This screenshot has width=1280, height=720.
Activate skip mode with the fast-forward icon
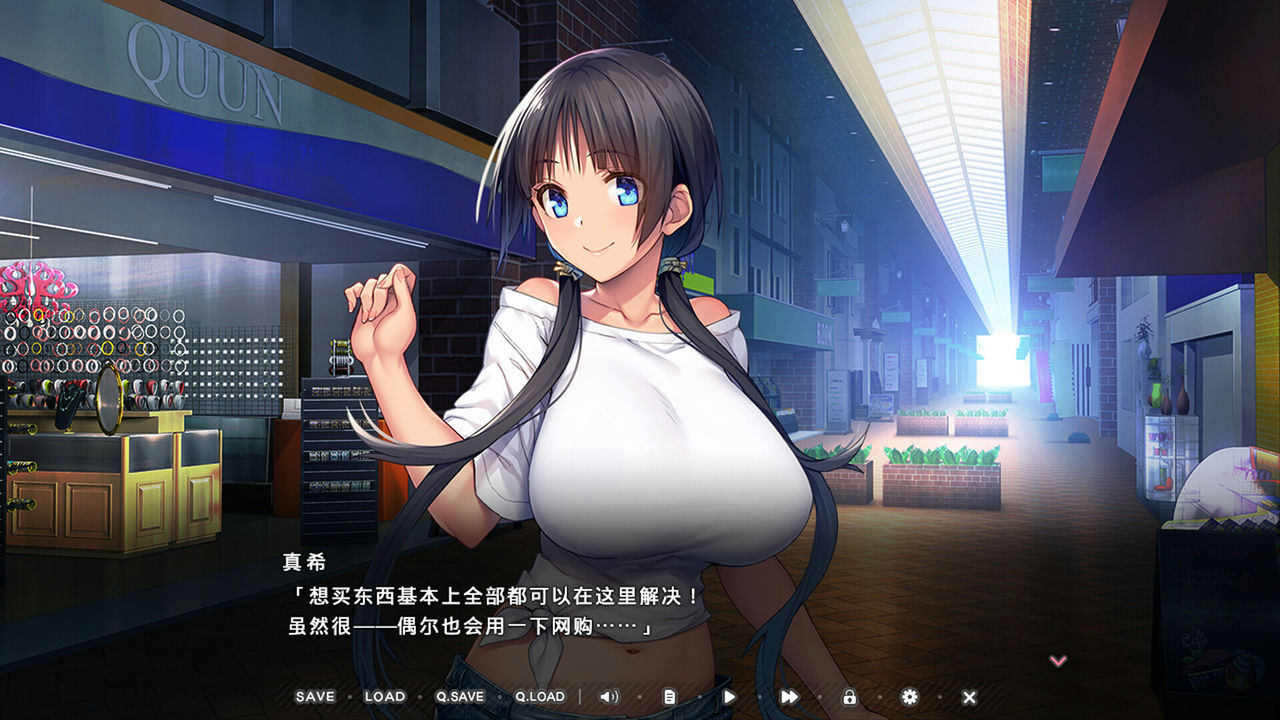[788, 695]
